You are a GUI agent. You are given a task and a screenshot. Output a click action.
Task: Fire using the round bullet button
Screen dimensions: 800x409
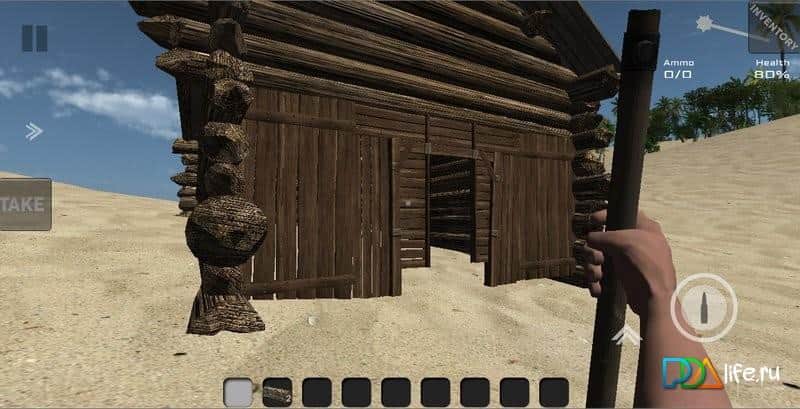click(704, 305)
